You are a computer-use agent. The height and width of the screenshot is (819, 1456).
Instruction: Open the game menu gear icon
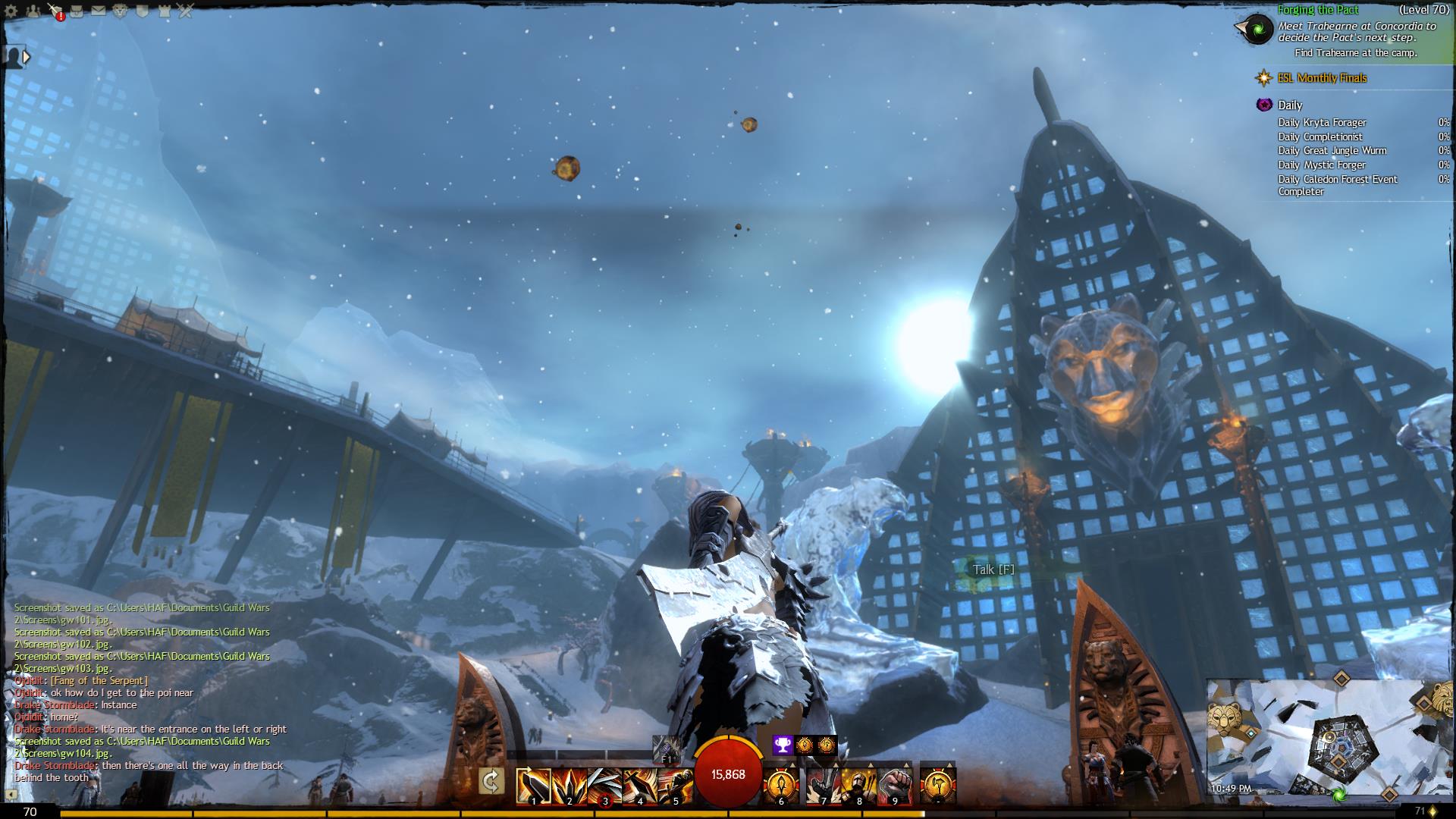click(x=11, y=11)
